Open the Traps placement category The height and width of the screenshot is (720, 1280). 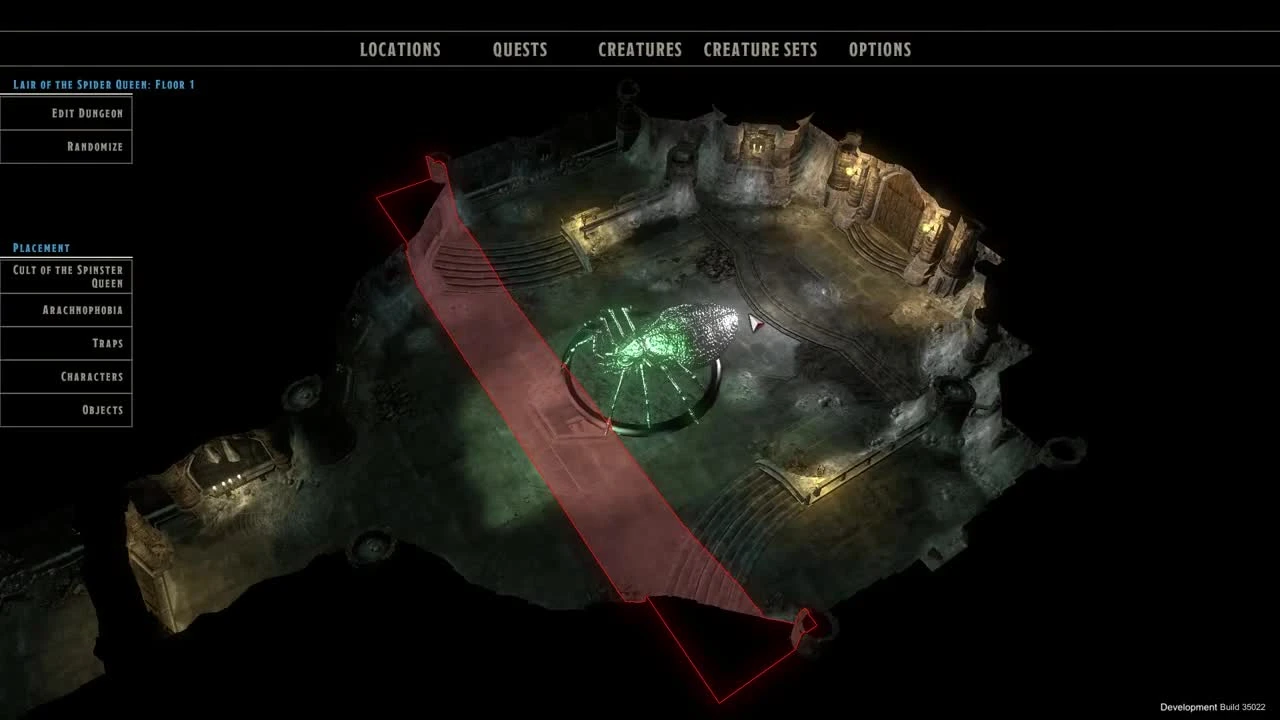pos(66,343)
